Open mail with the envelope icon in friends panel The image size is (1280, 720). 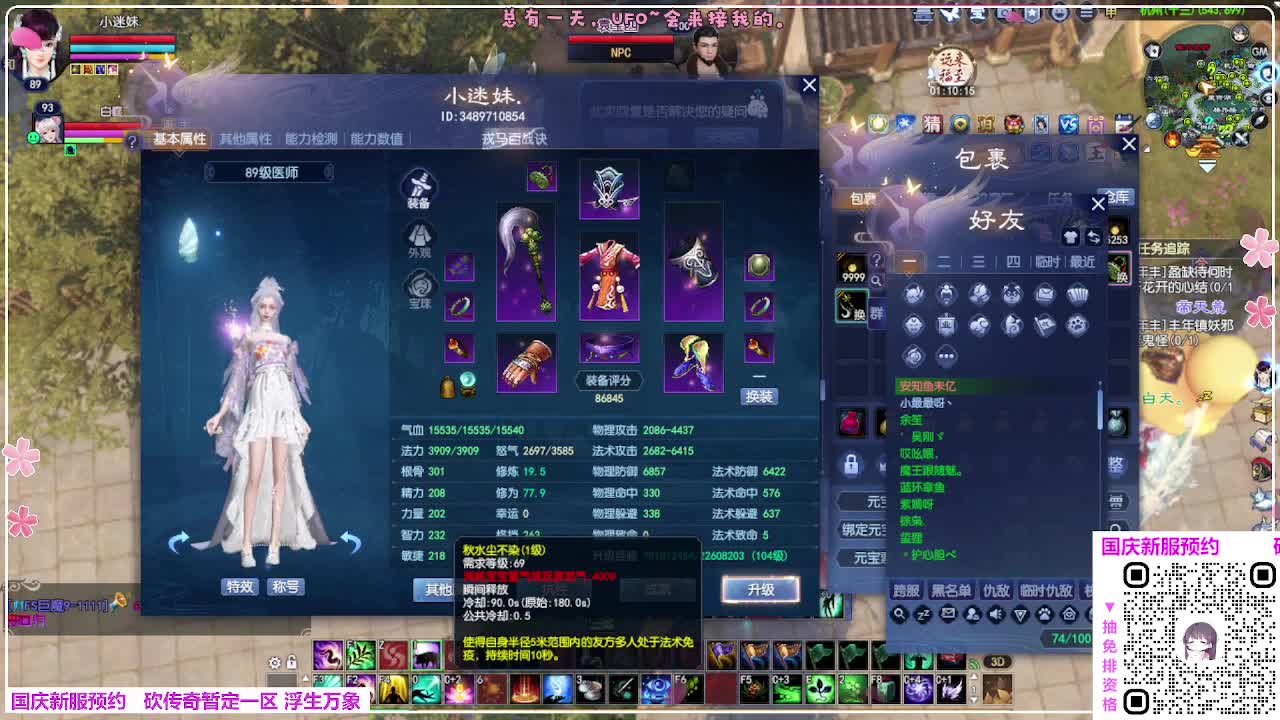tap(948, 614)
